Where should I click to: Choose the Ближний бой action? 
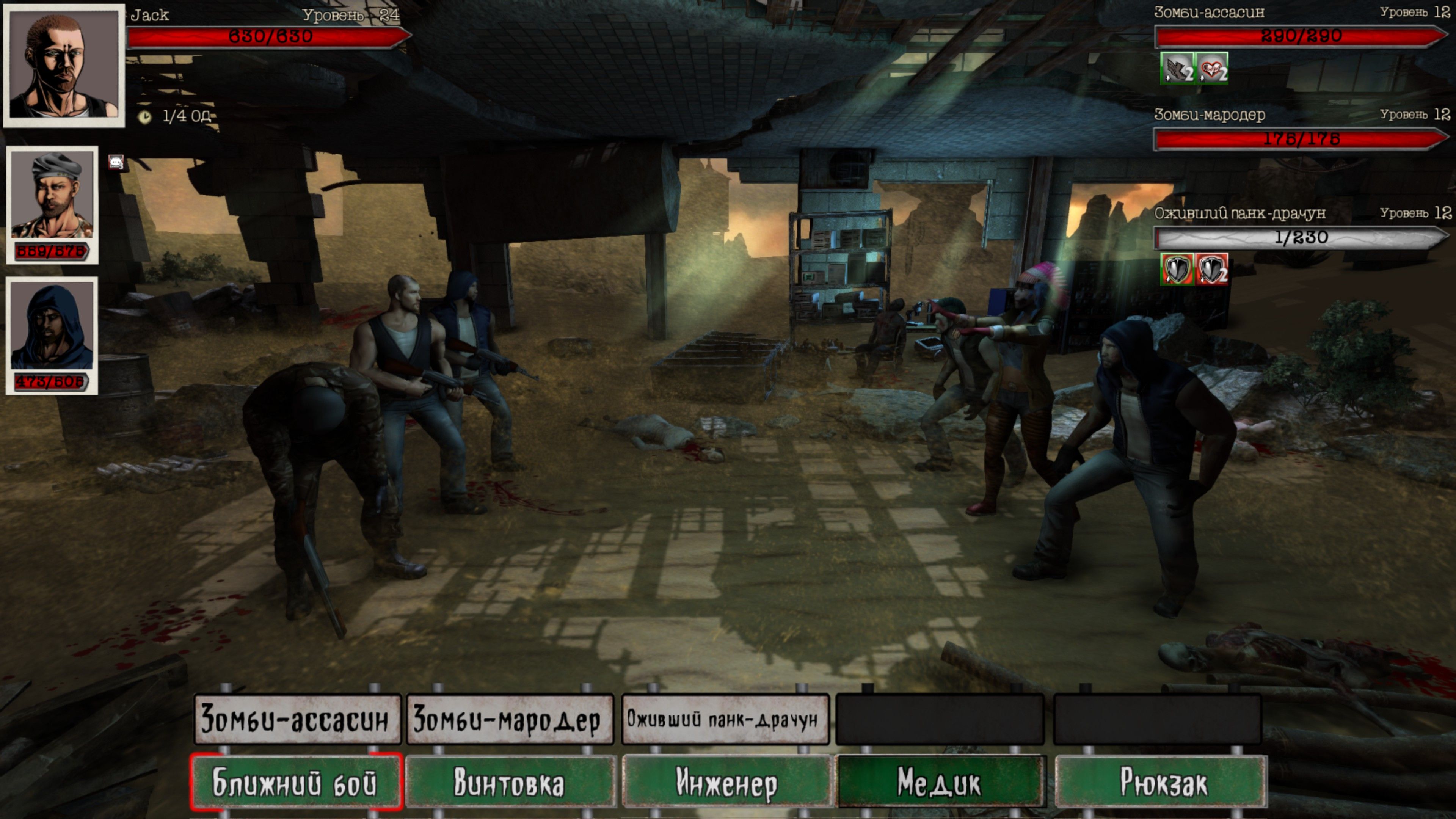[x=296, y=782]
